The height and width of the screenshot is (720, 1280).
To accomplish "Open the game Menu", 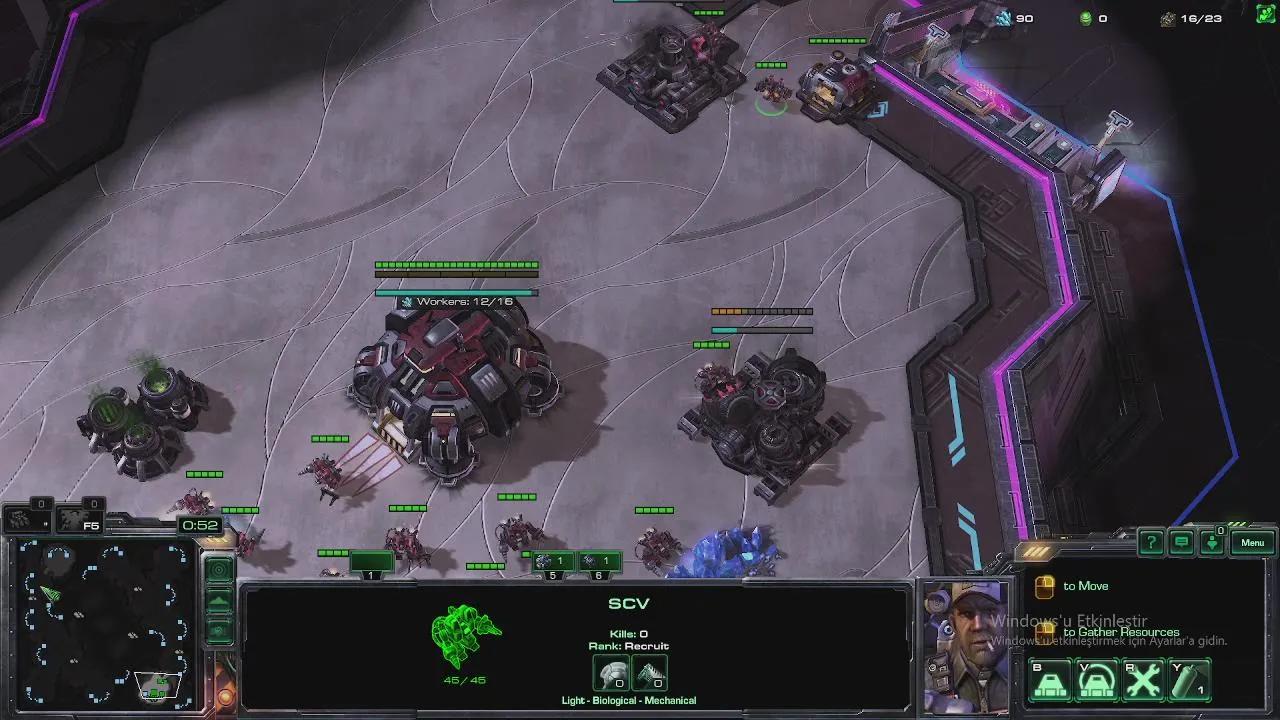I will click(x=1253, y=543).
